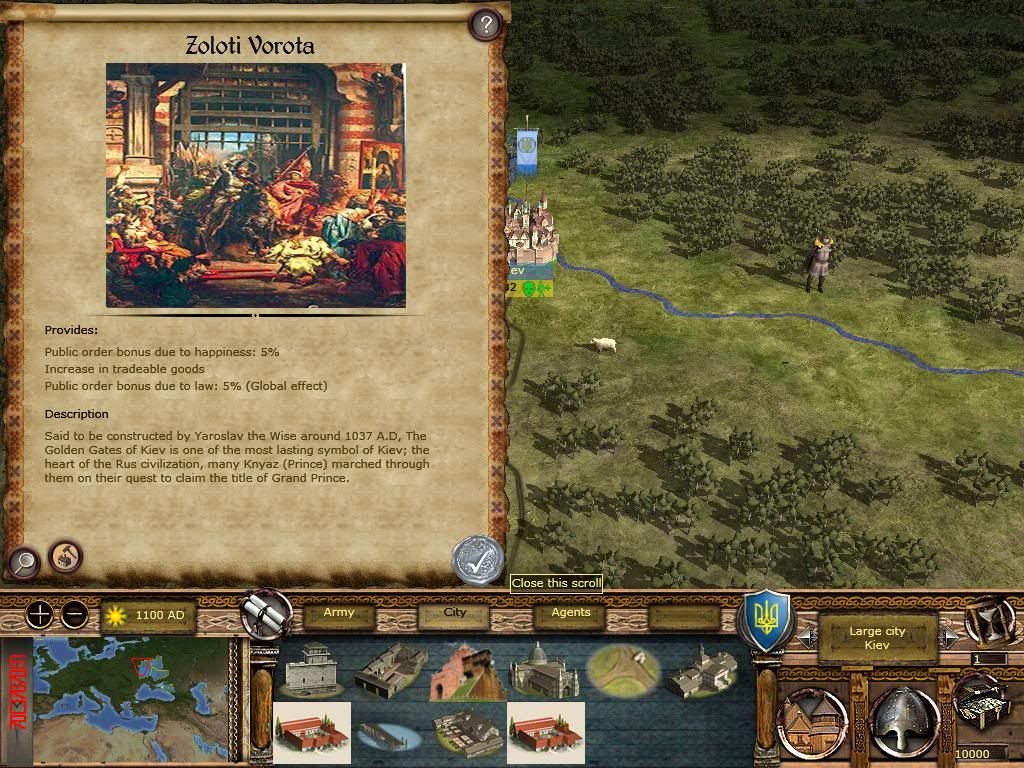
Task: Open help with the question mark button
Action: (485, 24)
